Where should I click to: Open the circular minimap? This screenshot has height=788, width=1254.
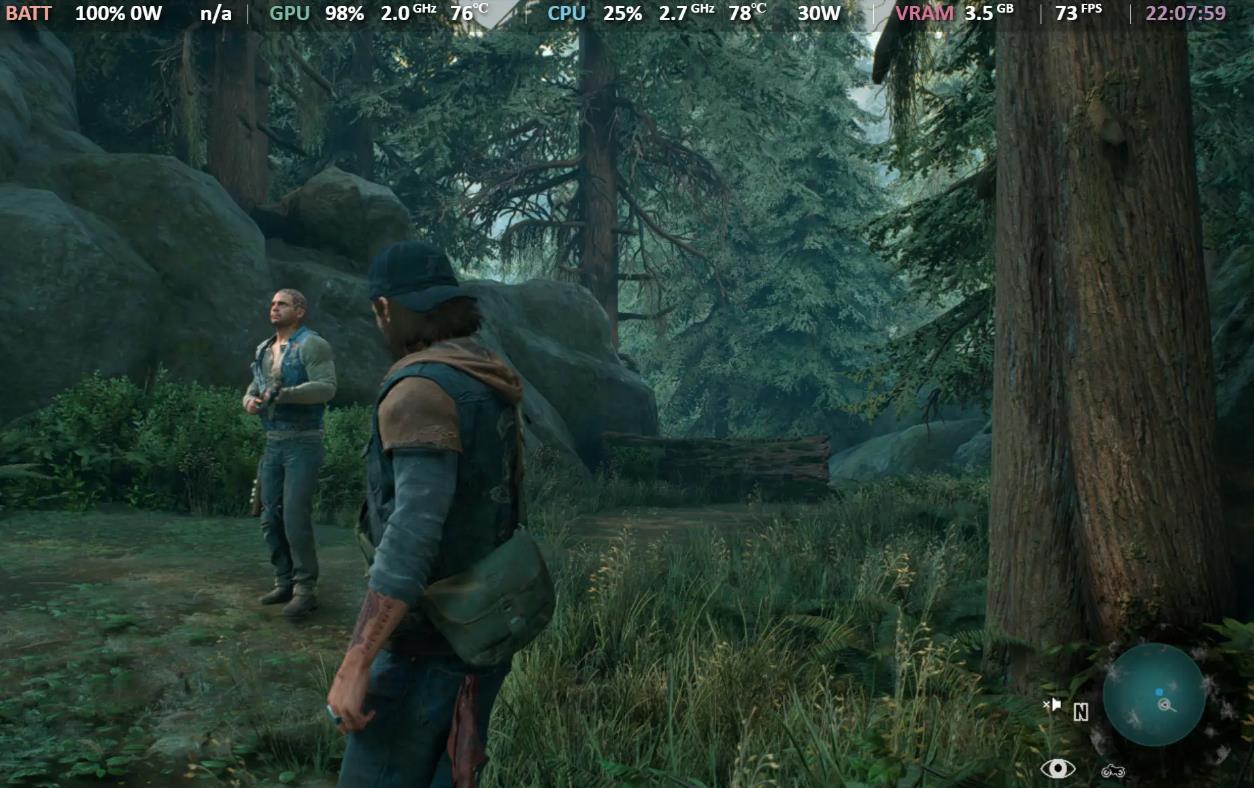1153,694
